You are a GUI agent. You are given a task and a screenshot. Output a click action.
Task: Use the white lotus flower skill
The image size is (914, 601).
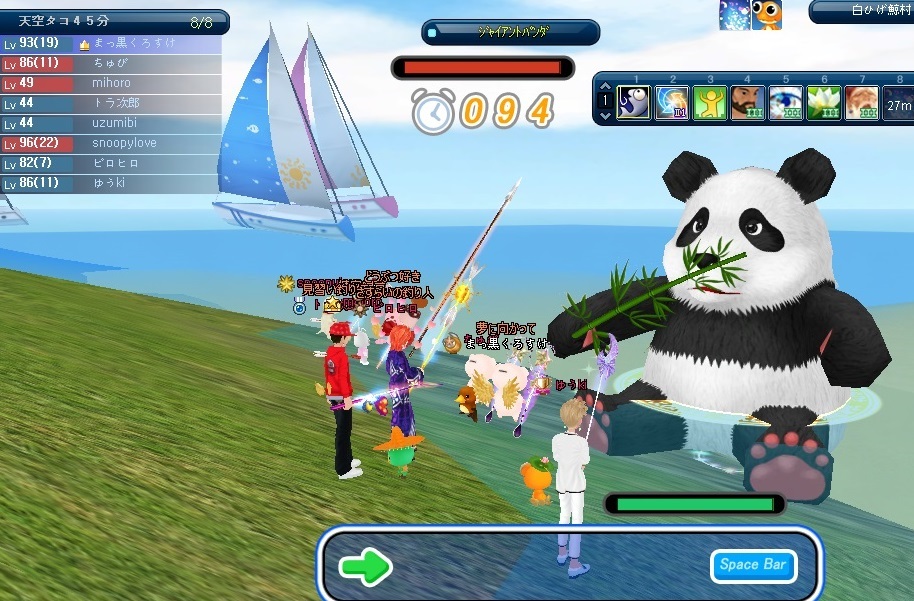click(823, 103)
